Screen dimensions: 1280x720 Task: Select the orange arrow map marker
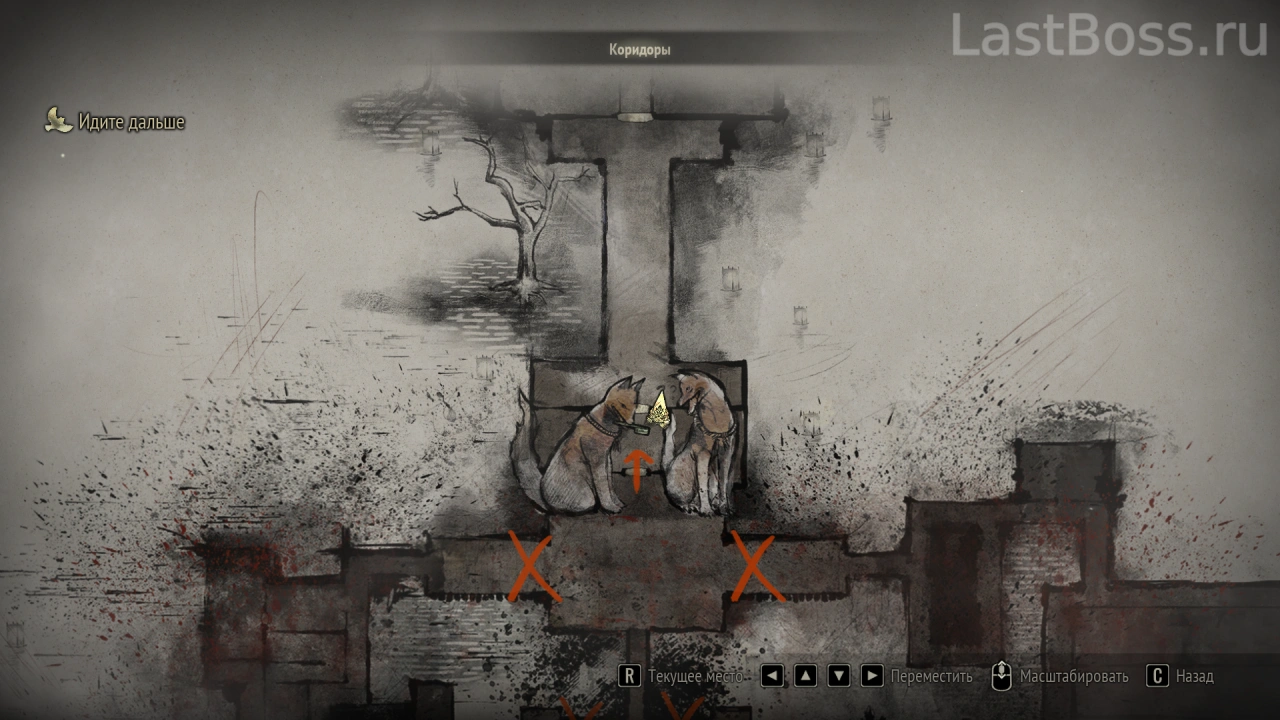637,468
